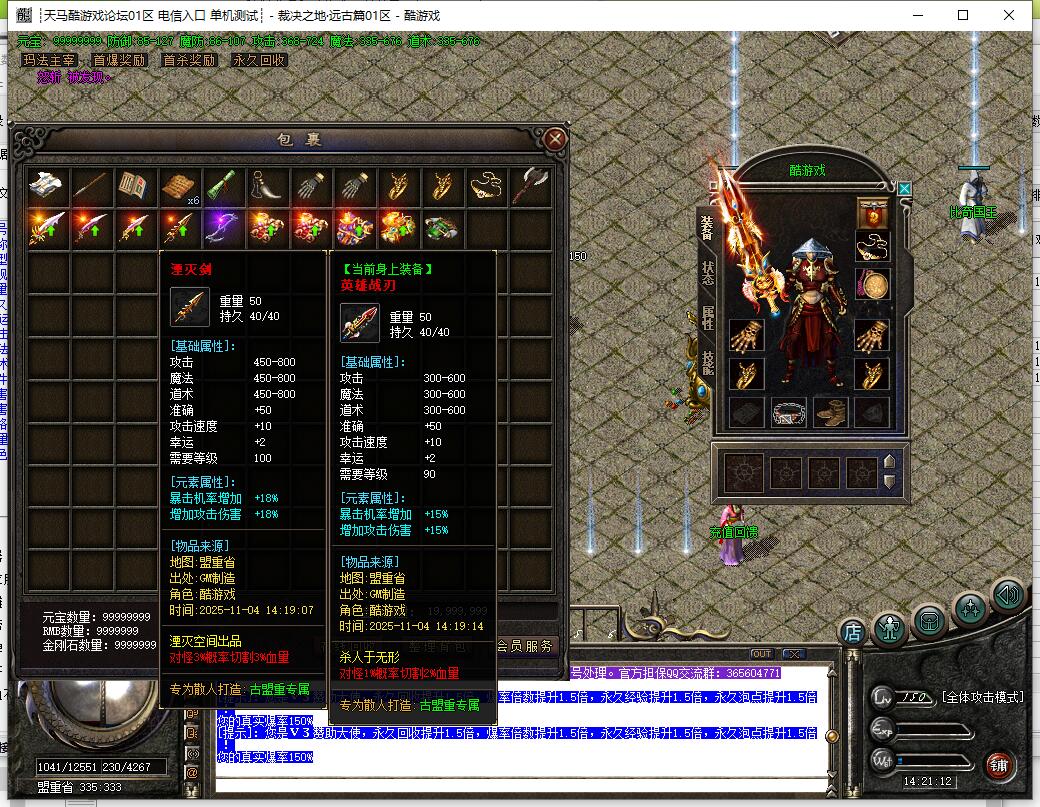Close the character equipment panel

click(904, 188)
